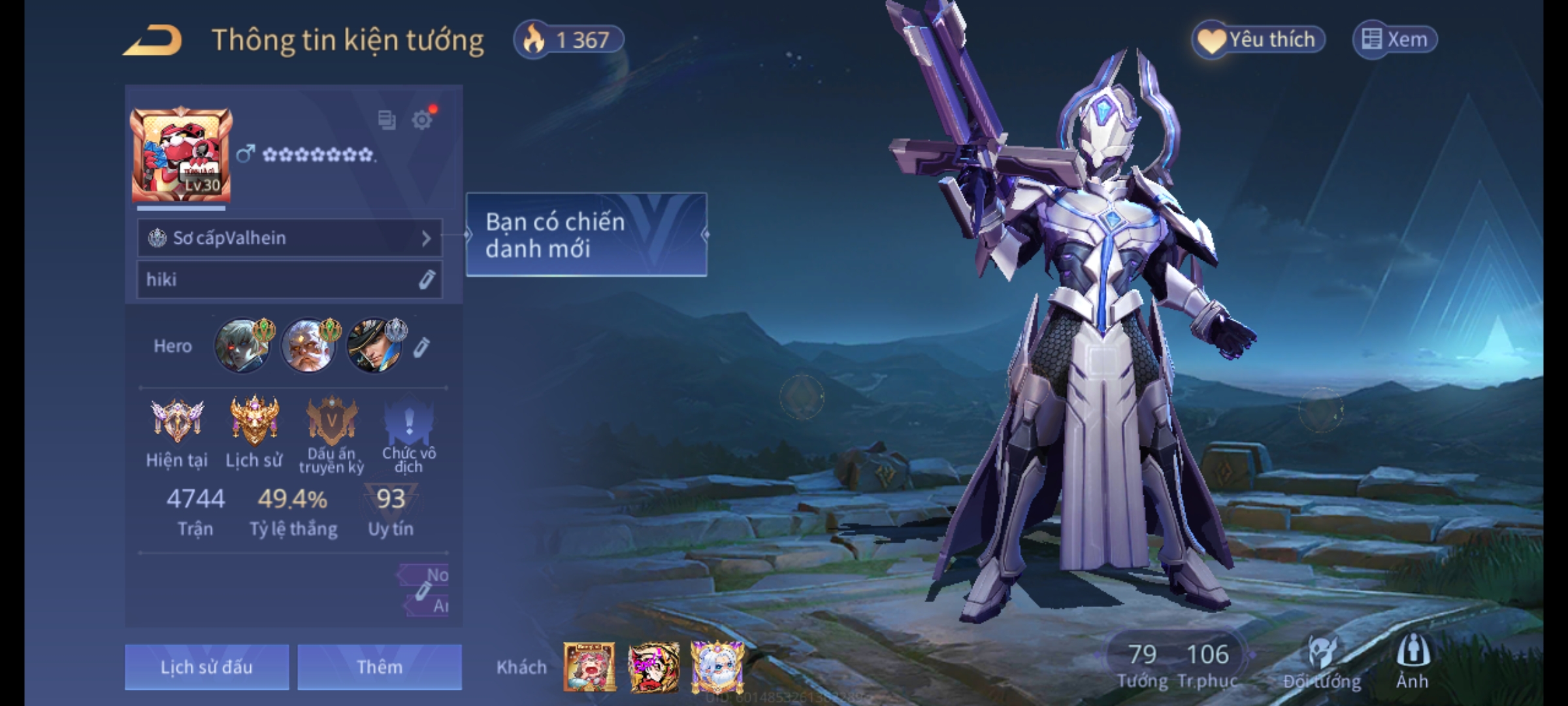Open the Sơ cấpValhein title row
Screen dimensions: 1568x706
point(289,238)
